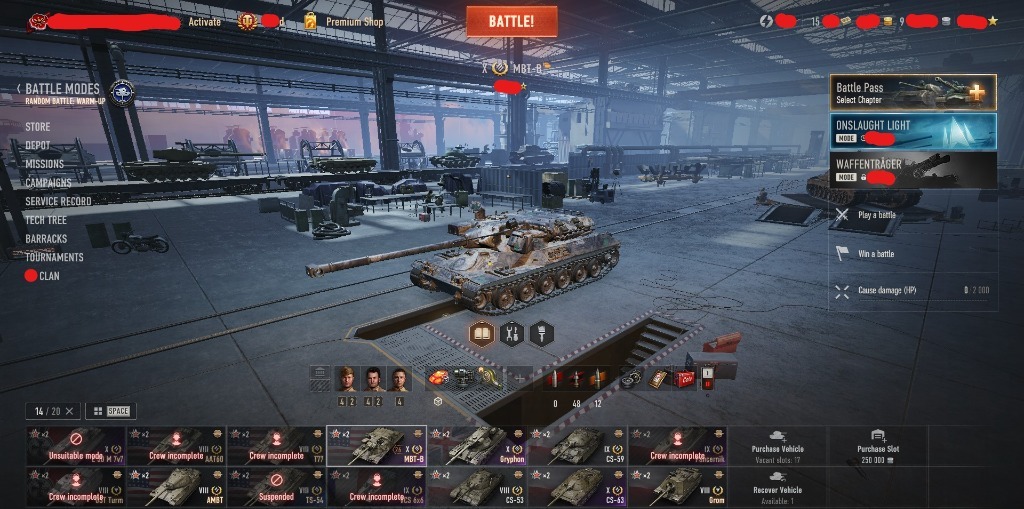
Task: Open the Battle Modes selector
Action: point(62,89)
